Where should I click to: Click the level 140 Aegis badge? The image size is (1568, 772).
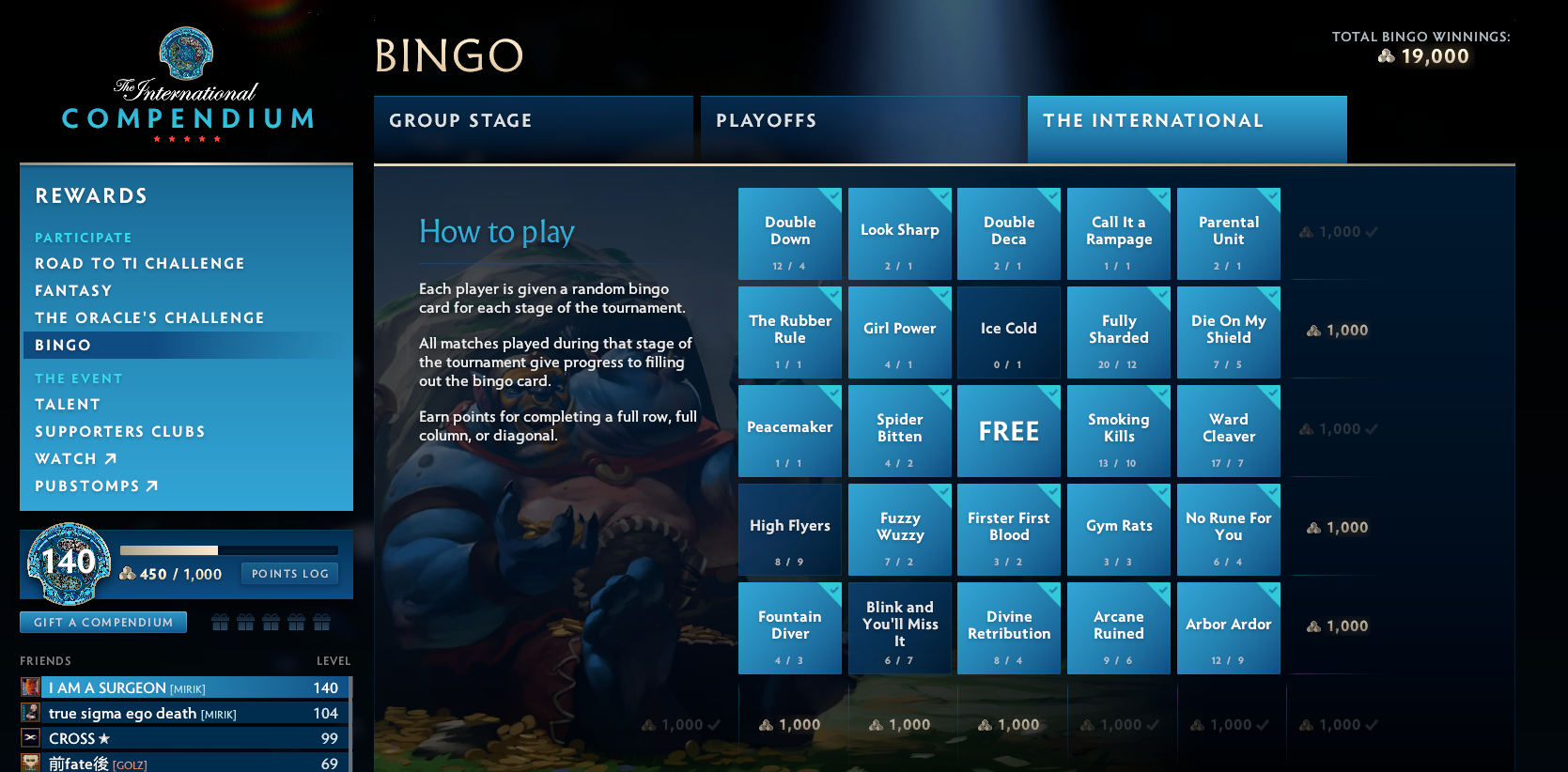(67, 564)
